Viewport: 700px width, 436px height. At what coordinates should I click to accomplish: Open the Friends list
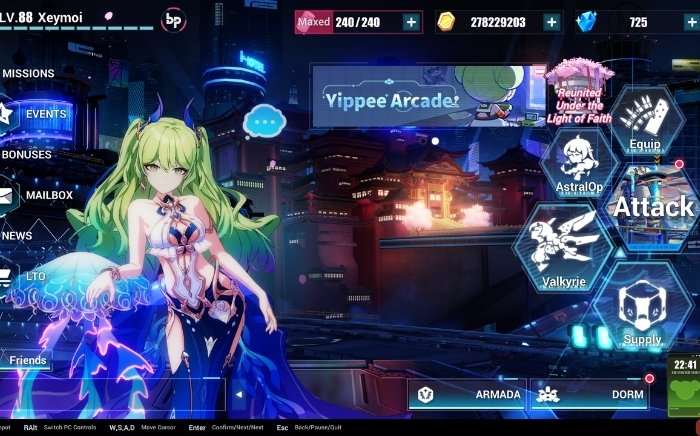click(27, 360)
